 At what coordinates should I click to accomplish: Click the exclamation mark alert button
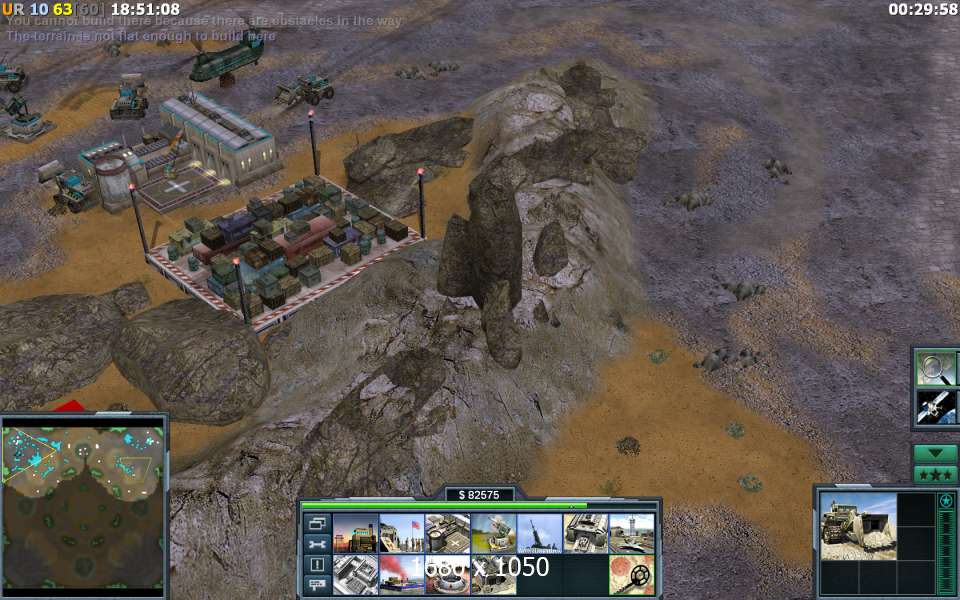pyautogui.click(x=317, y=565)
